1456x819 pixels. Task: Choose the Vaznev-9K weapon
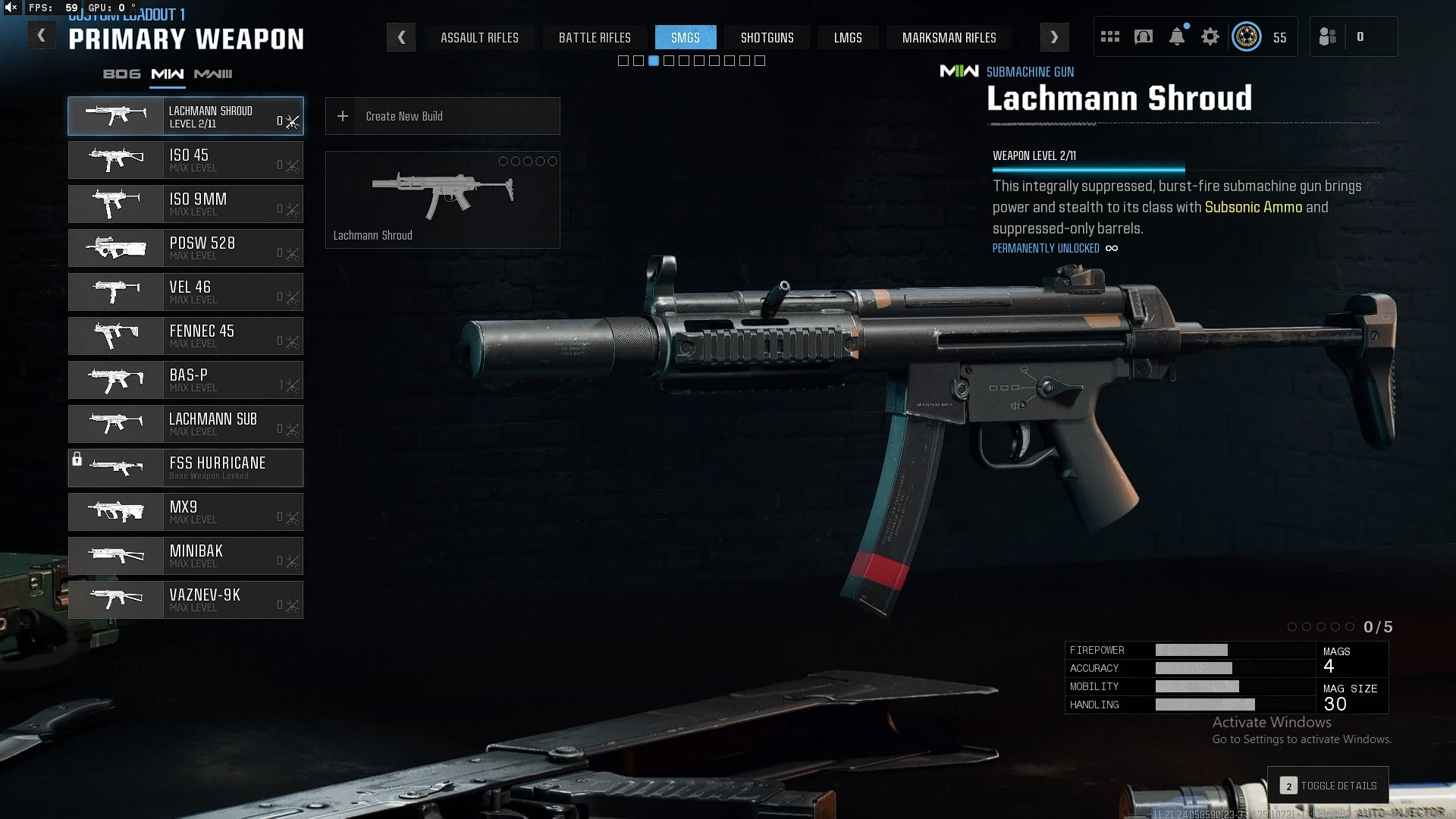coord(186,600)
